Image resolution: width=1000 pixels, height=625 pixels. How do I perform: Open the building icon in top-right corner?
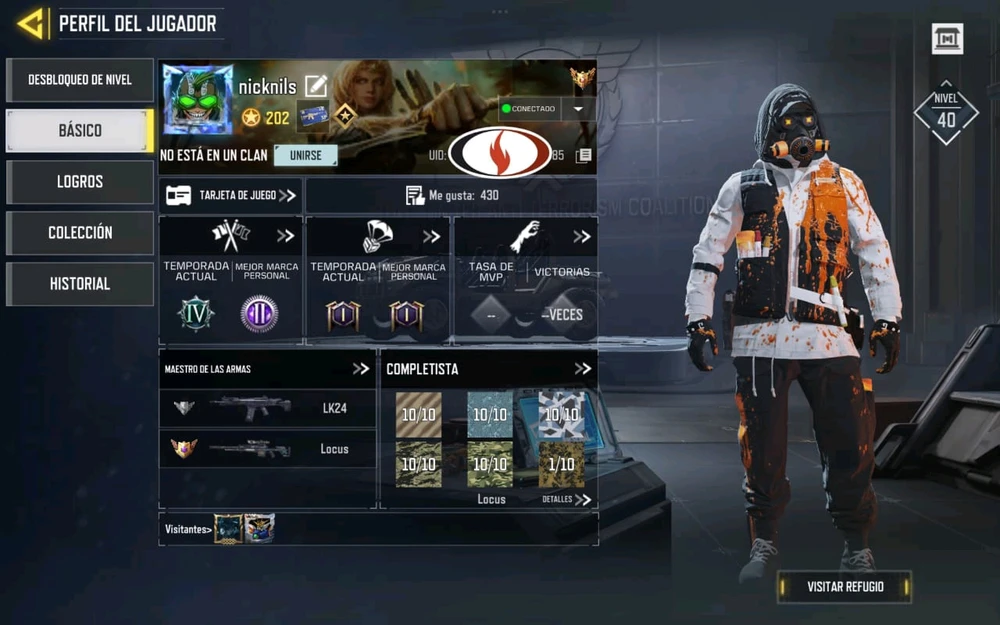[947, 39]
